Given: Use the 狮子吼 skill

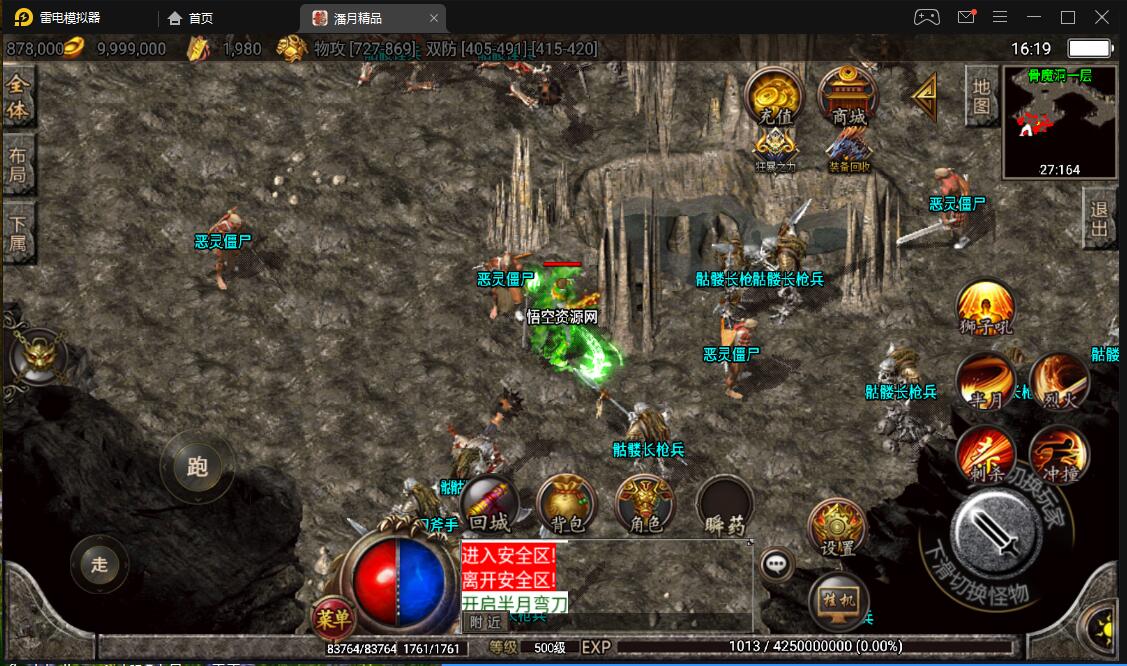Looking at the screenshot, I should click(x=985, y=309).
